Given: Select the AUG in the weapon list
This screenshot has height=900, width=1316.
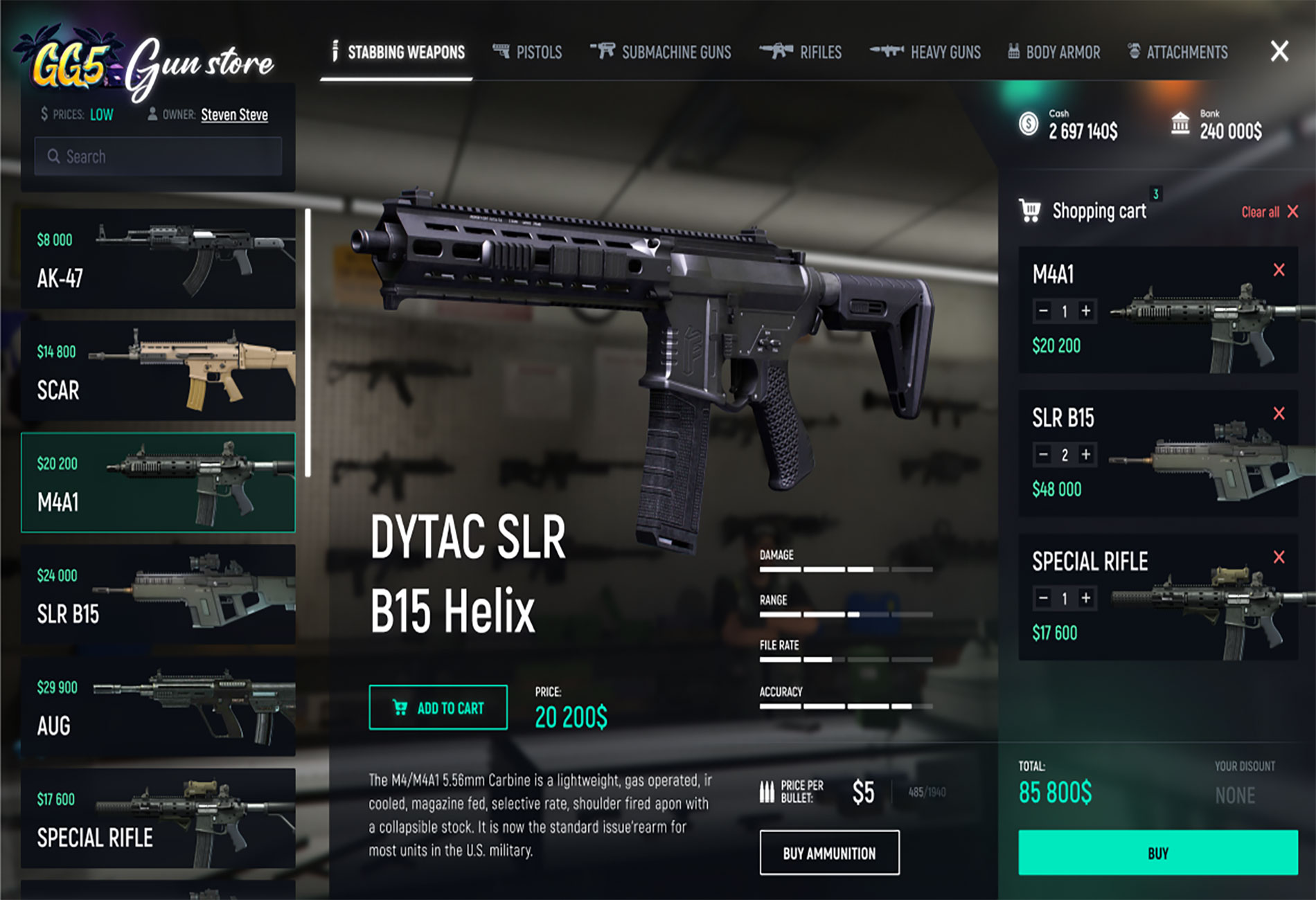Looking at the screenshot, I should coord(158,705).
